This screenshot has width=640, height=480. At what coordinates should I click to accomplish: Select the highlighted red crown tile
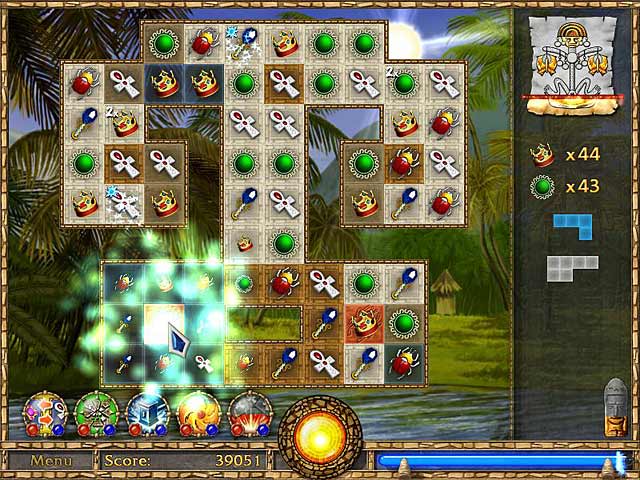point(364,322)
